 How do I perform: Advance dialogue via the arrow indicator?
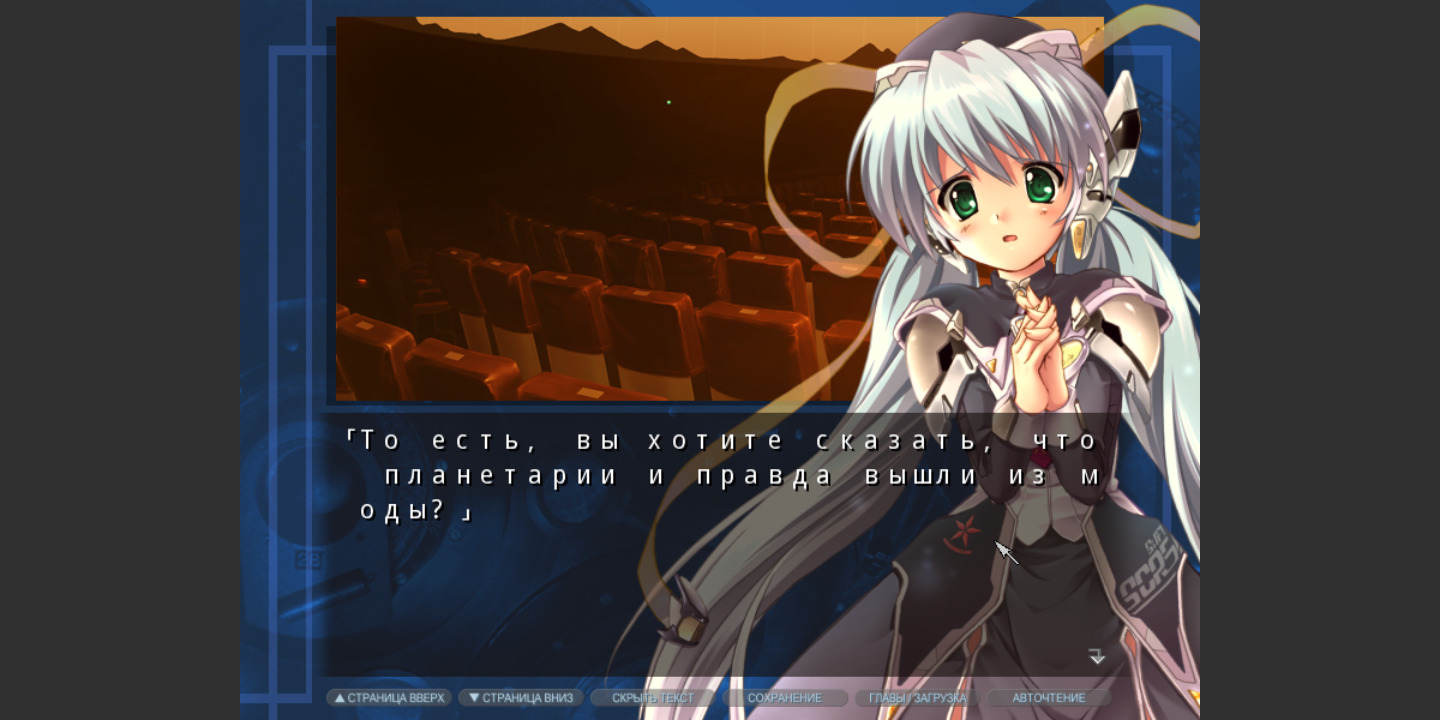pyautogui.click(x=1097, y=657)
